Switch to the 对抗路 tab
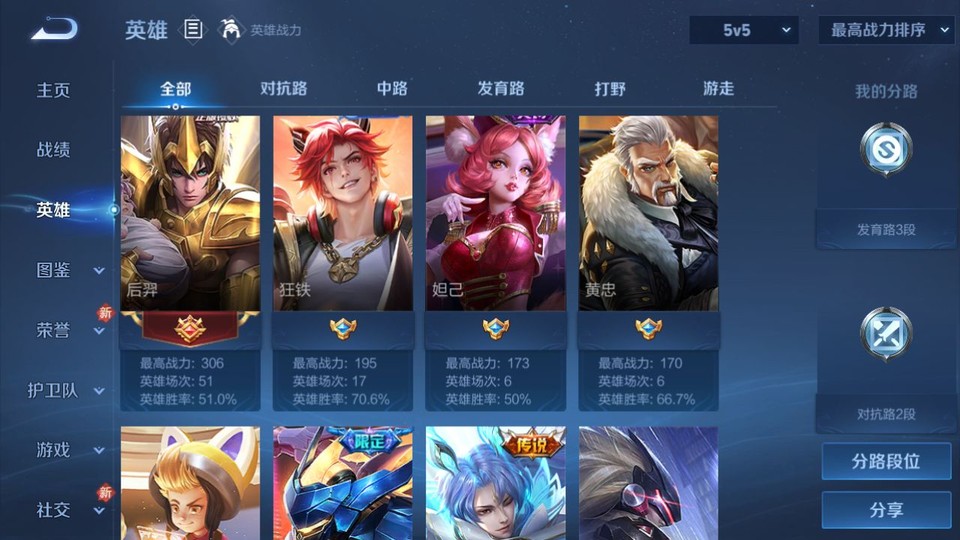 click(283, 89)
